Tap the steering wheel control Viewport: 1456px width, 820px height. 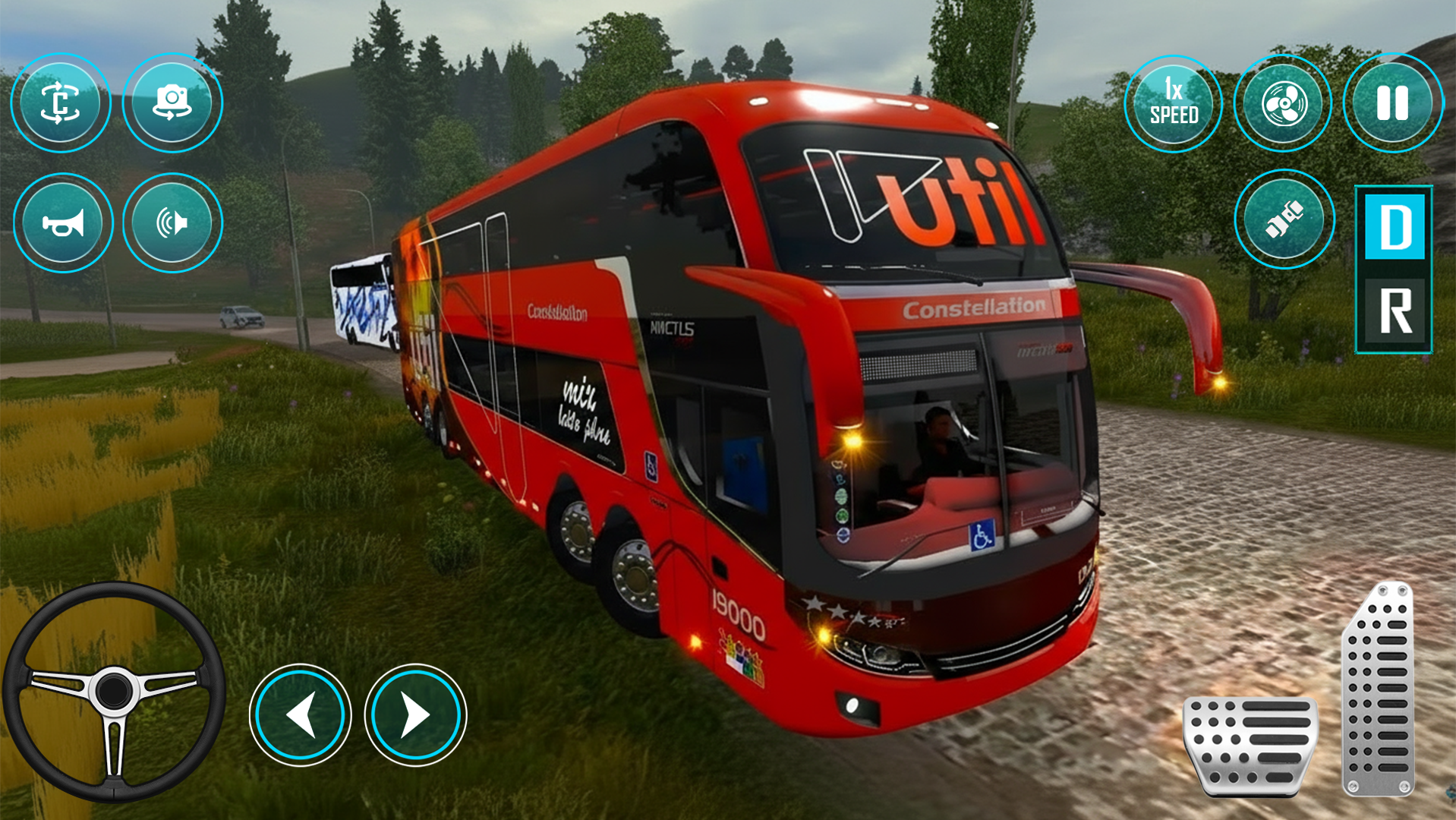114,691
